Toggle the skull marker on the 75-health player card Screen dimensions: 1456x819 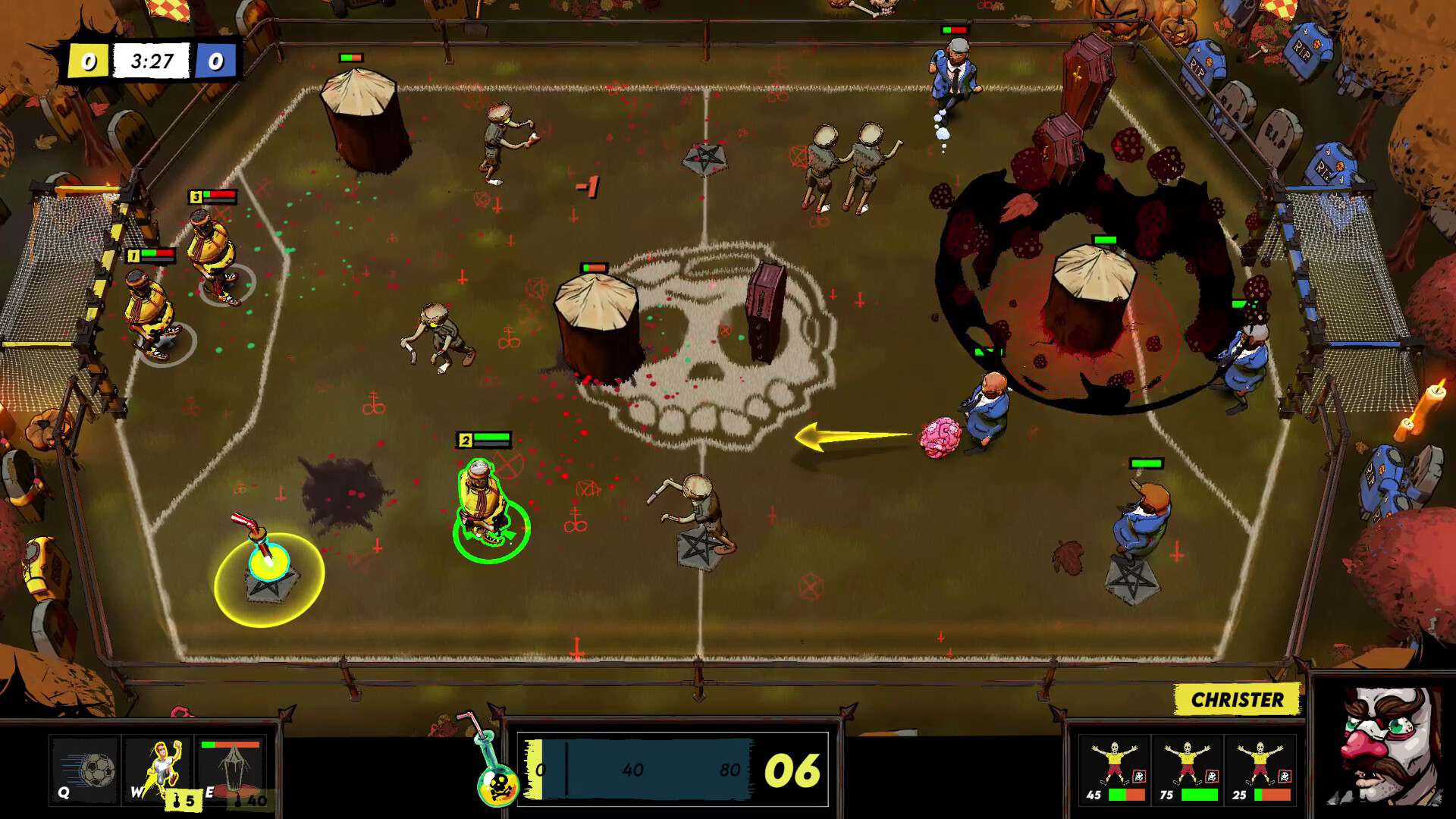(1211, 776)
